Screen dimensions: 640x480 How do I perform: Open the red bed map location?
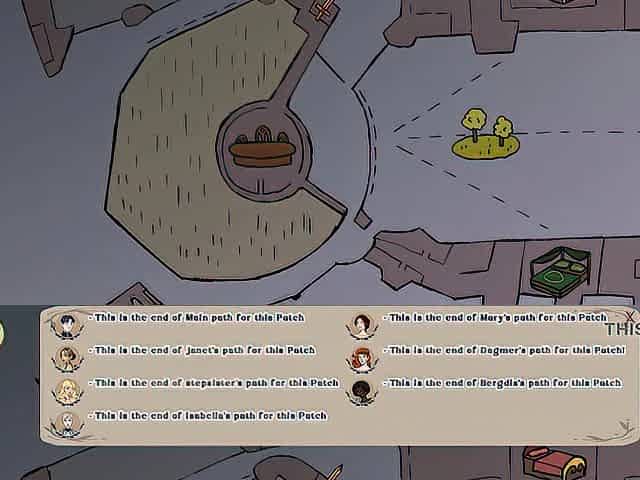click(x=553, y=464)
